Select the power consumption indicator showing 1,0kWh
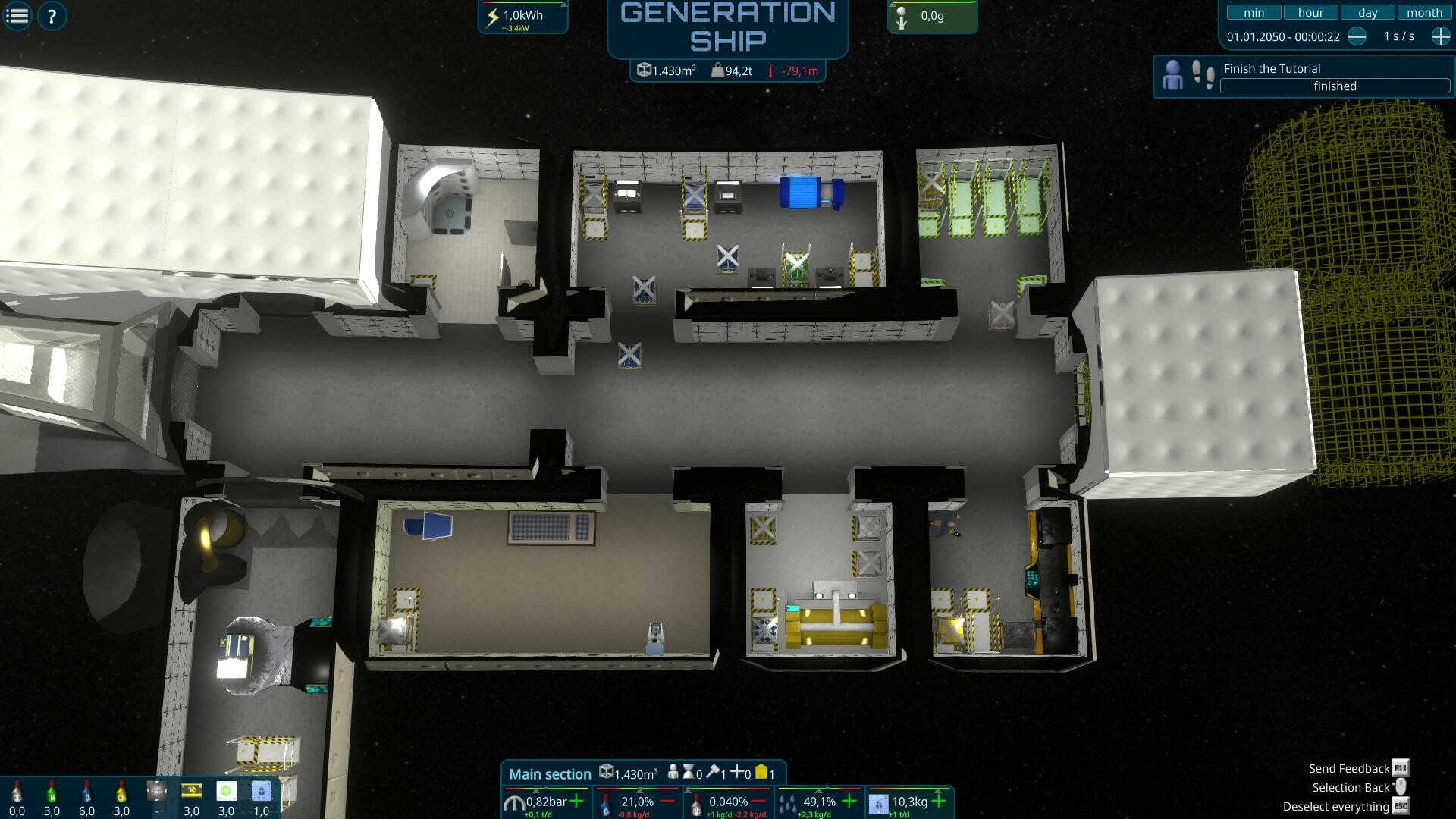Image resolution: width=1456 pixels, height=819 pixels. pos(523,15)
